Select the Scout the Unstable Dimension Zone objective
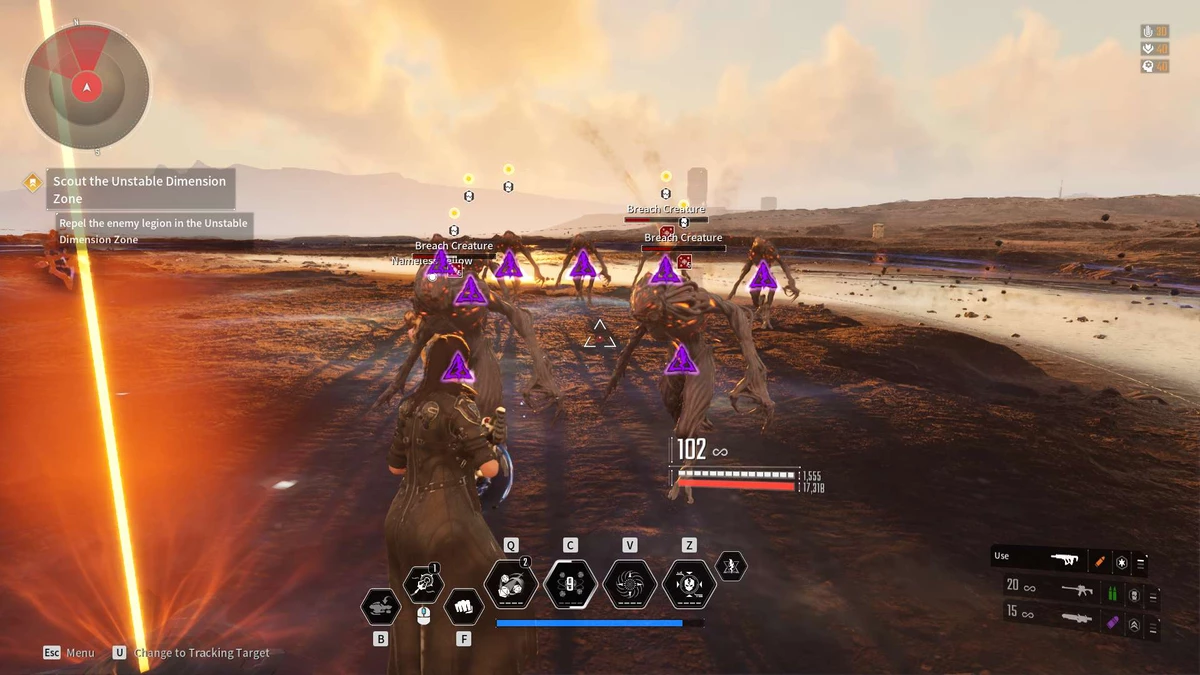 click(x=140, y=189)
